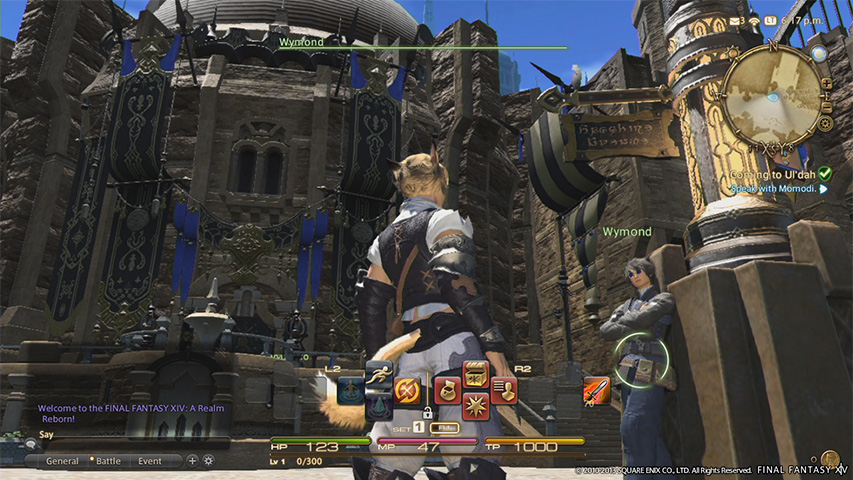Zoom in the minimap with plus button
This screenshot has height=480, width=853.
pos(826,84)
